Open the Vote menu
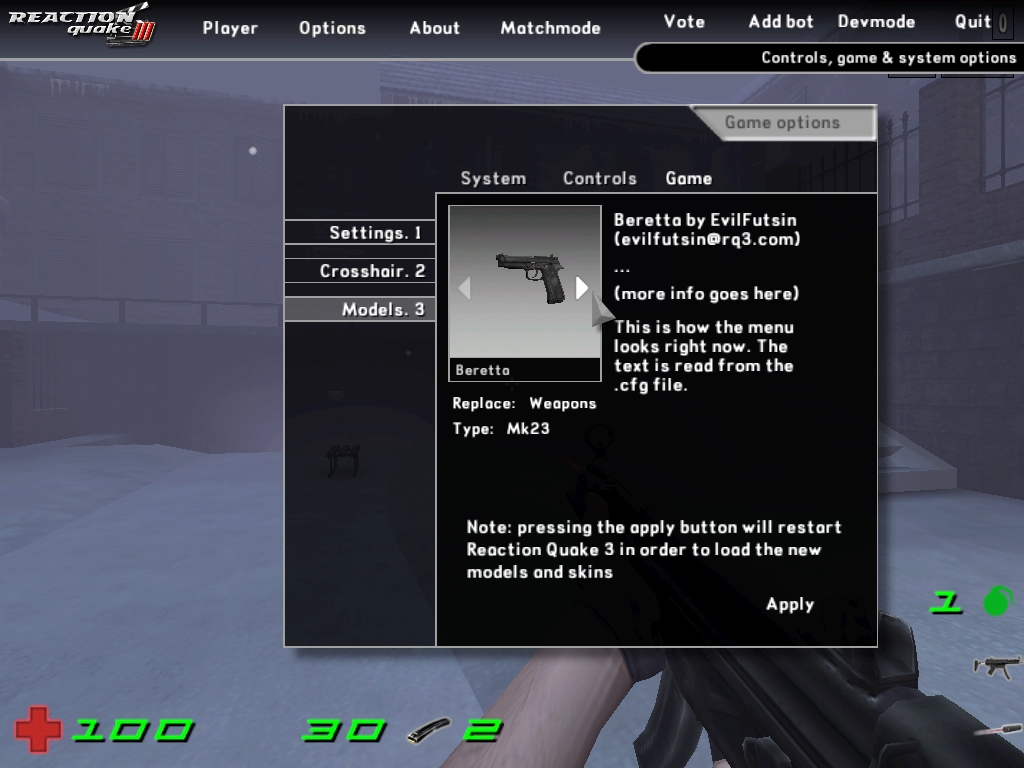The image size is (1024, 768). click(684, 21)
